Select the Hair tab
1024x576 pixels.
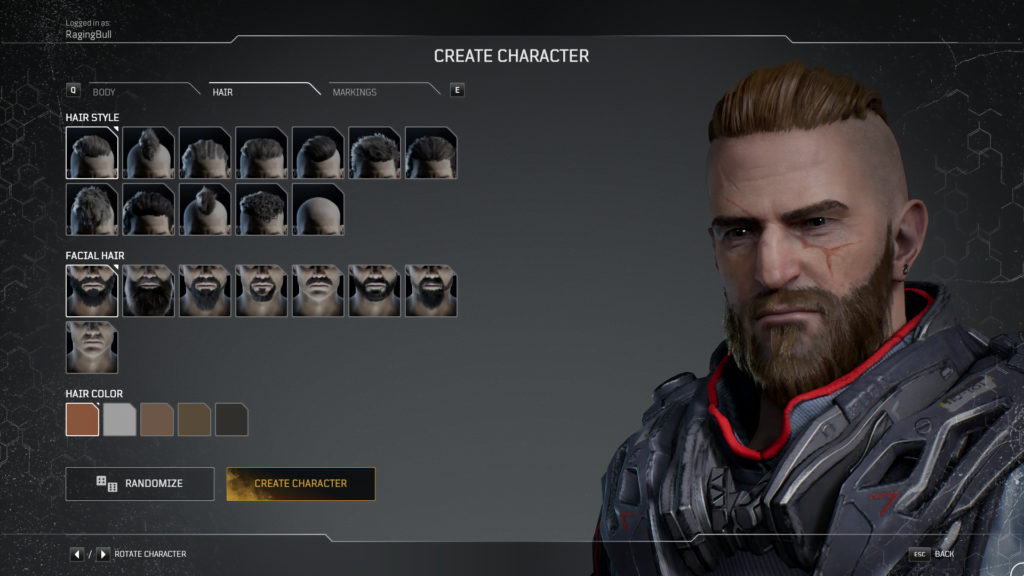[223, 92]
